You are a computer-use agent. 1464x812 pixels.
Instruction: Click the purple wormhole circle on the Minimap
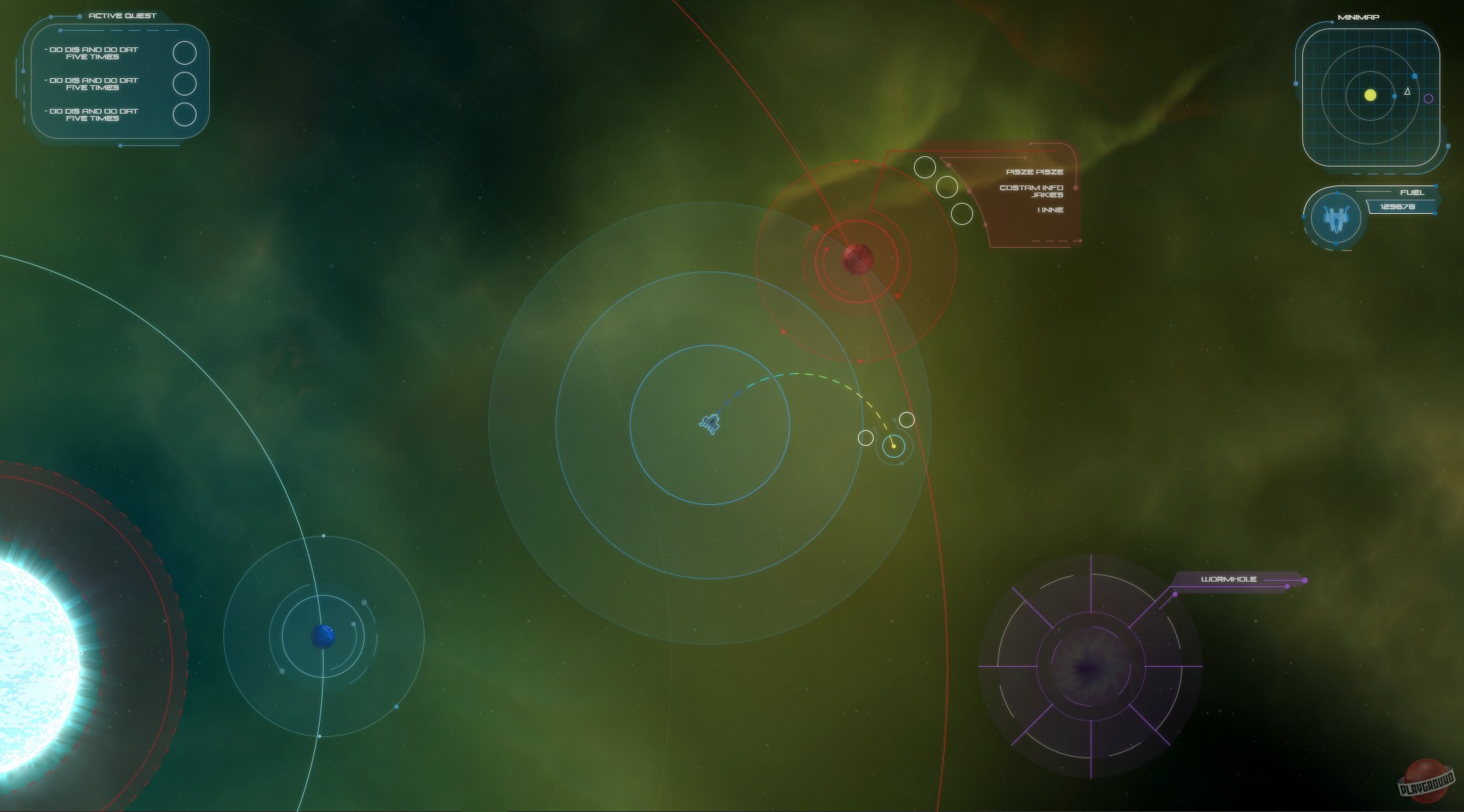[x=1430, y=97]
